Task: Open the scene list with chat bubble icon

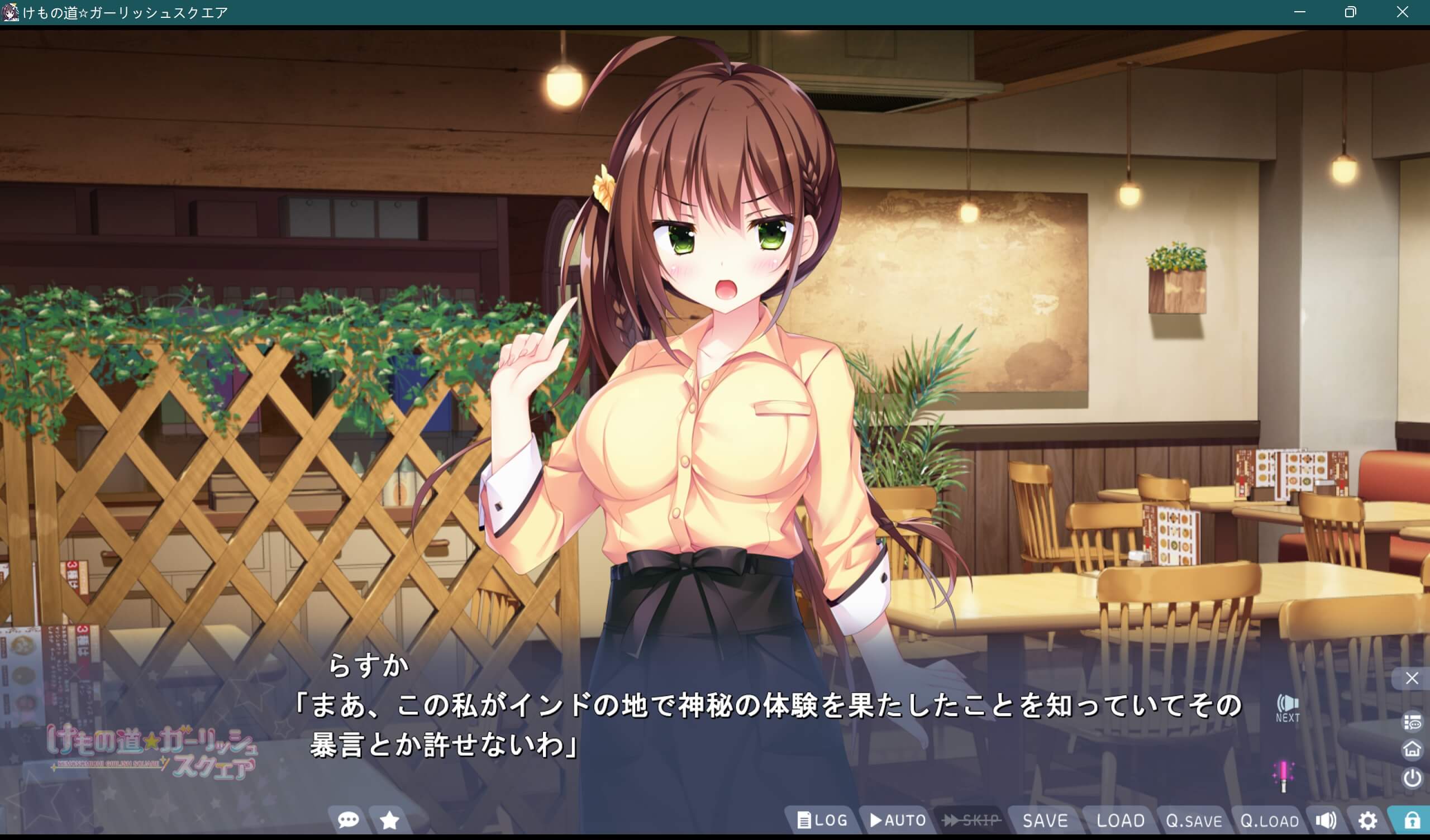Action: [x=1412, y=723]
